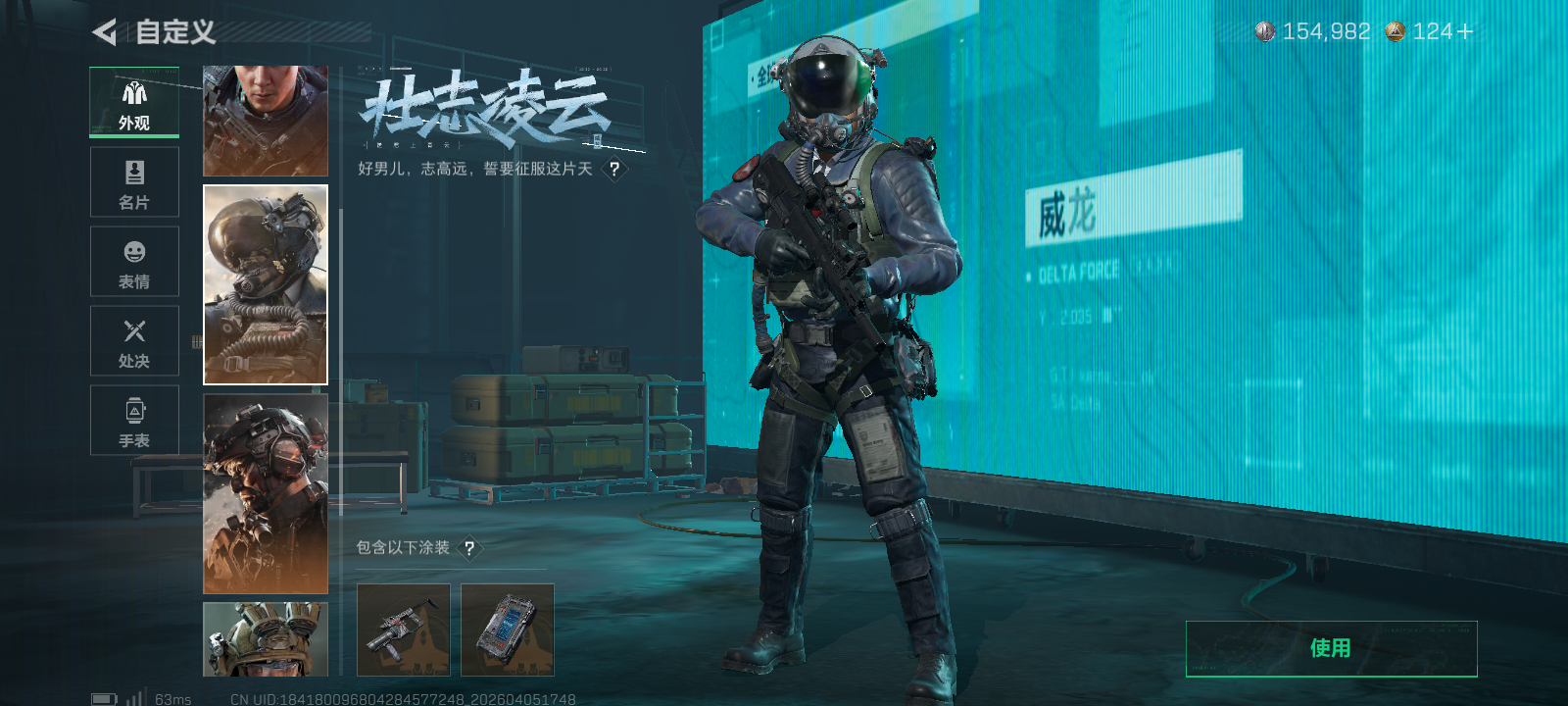Click the jacket icon above 外观
Viewport: 1568px width, 706px height.
click(x=134, y=92)
